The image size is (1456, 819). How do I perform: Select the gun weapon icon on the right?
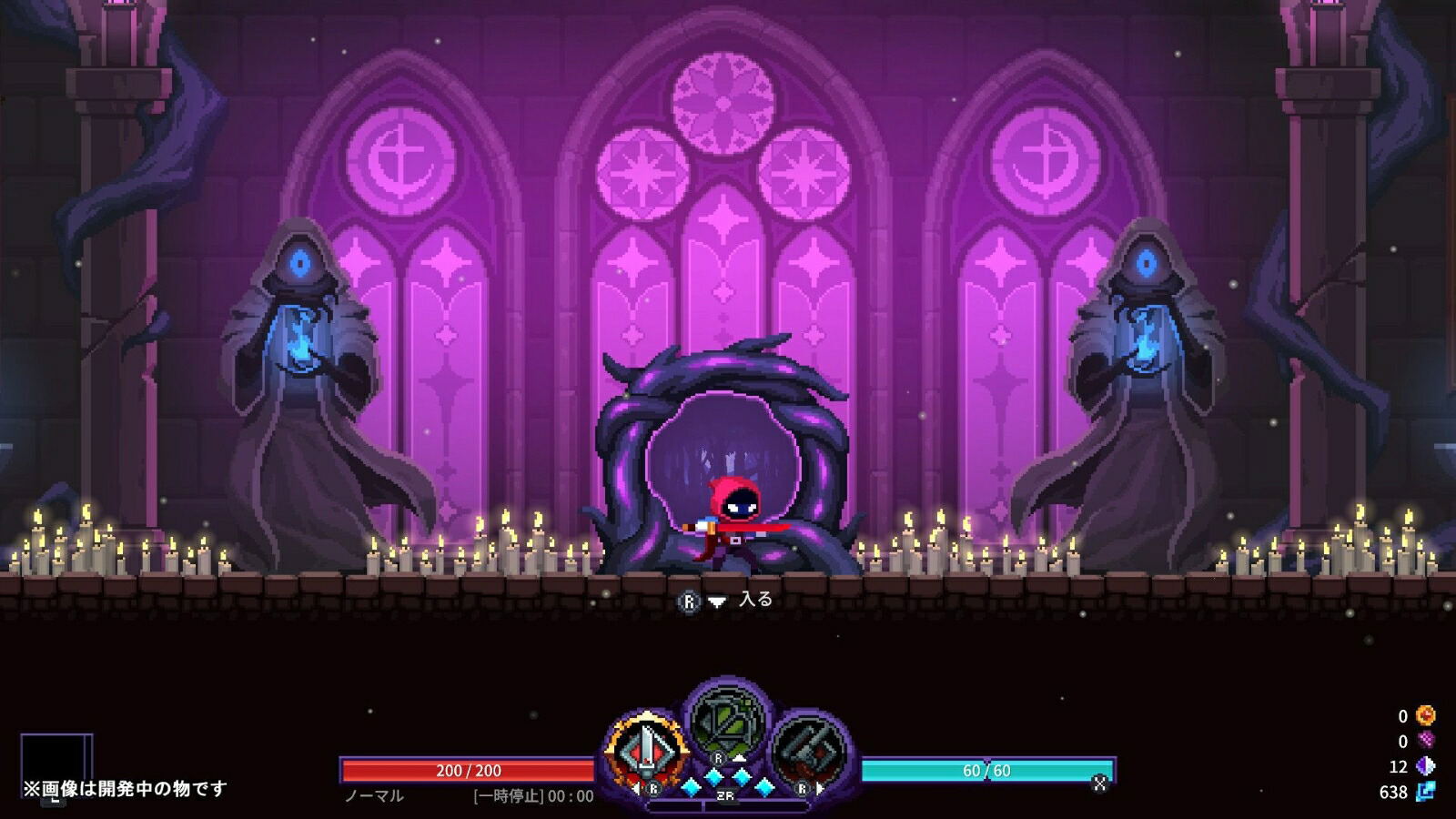click(x=805, y=747)
